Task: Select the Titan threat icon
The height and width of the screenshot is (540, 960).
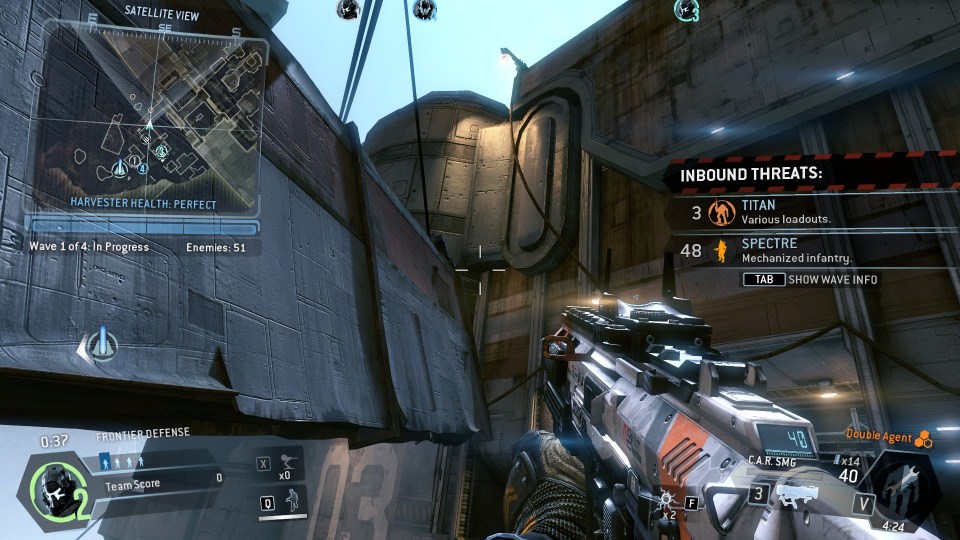Action: point(720,212)
